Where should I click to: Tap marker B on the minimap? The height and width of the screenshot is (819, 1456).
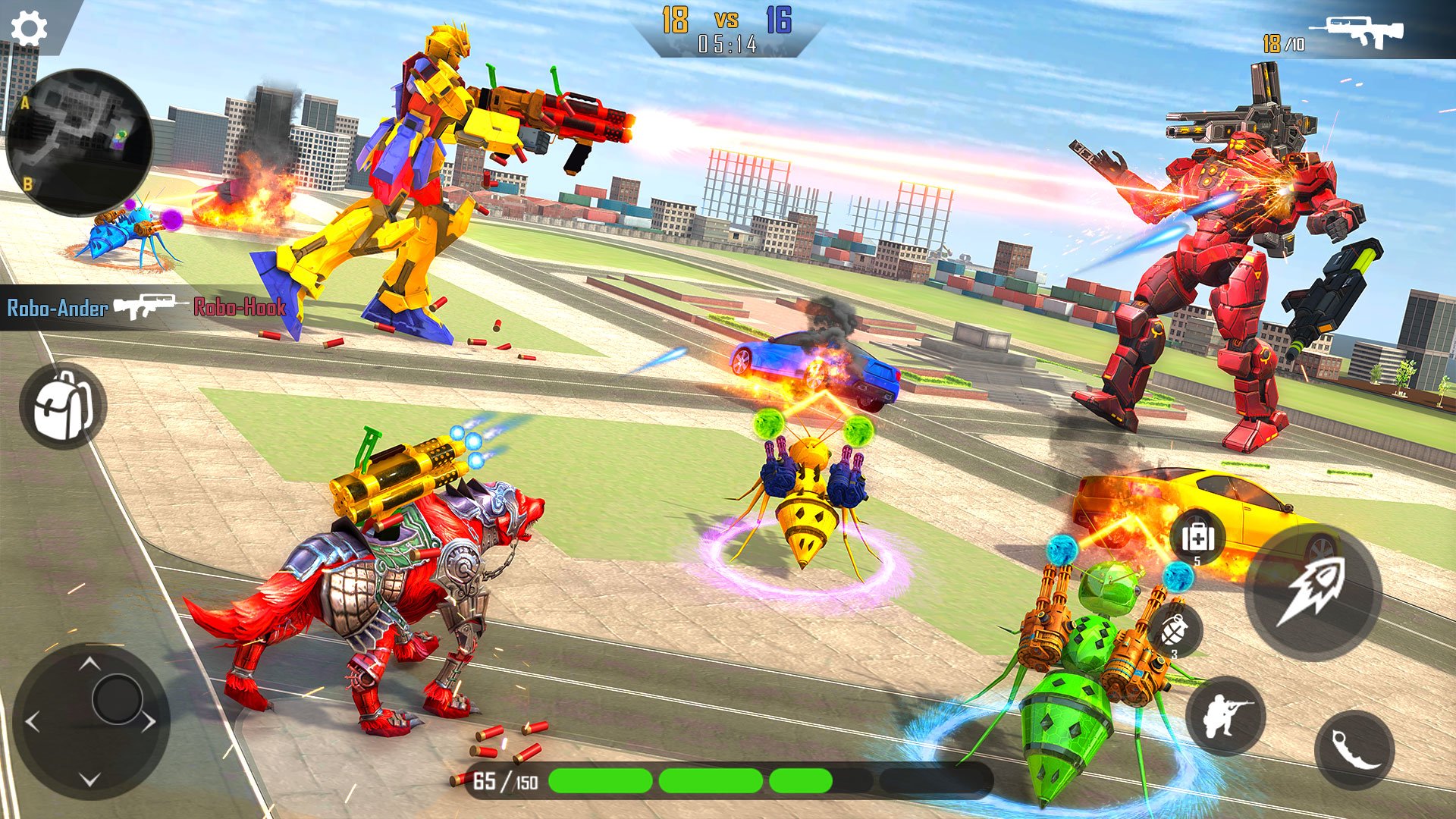(x=26, y=182)
